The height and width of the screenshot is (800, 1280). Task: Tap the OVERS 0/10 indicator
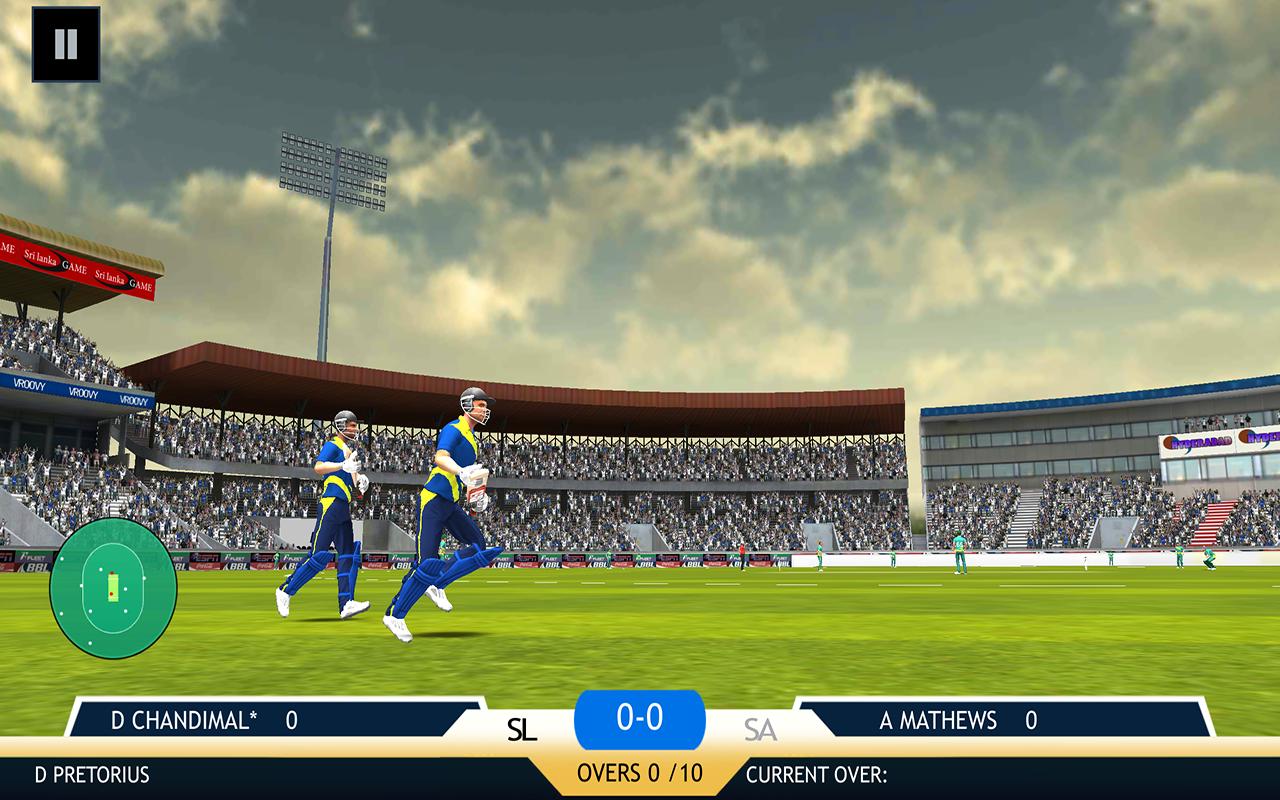(x=640, y=773)
